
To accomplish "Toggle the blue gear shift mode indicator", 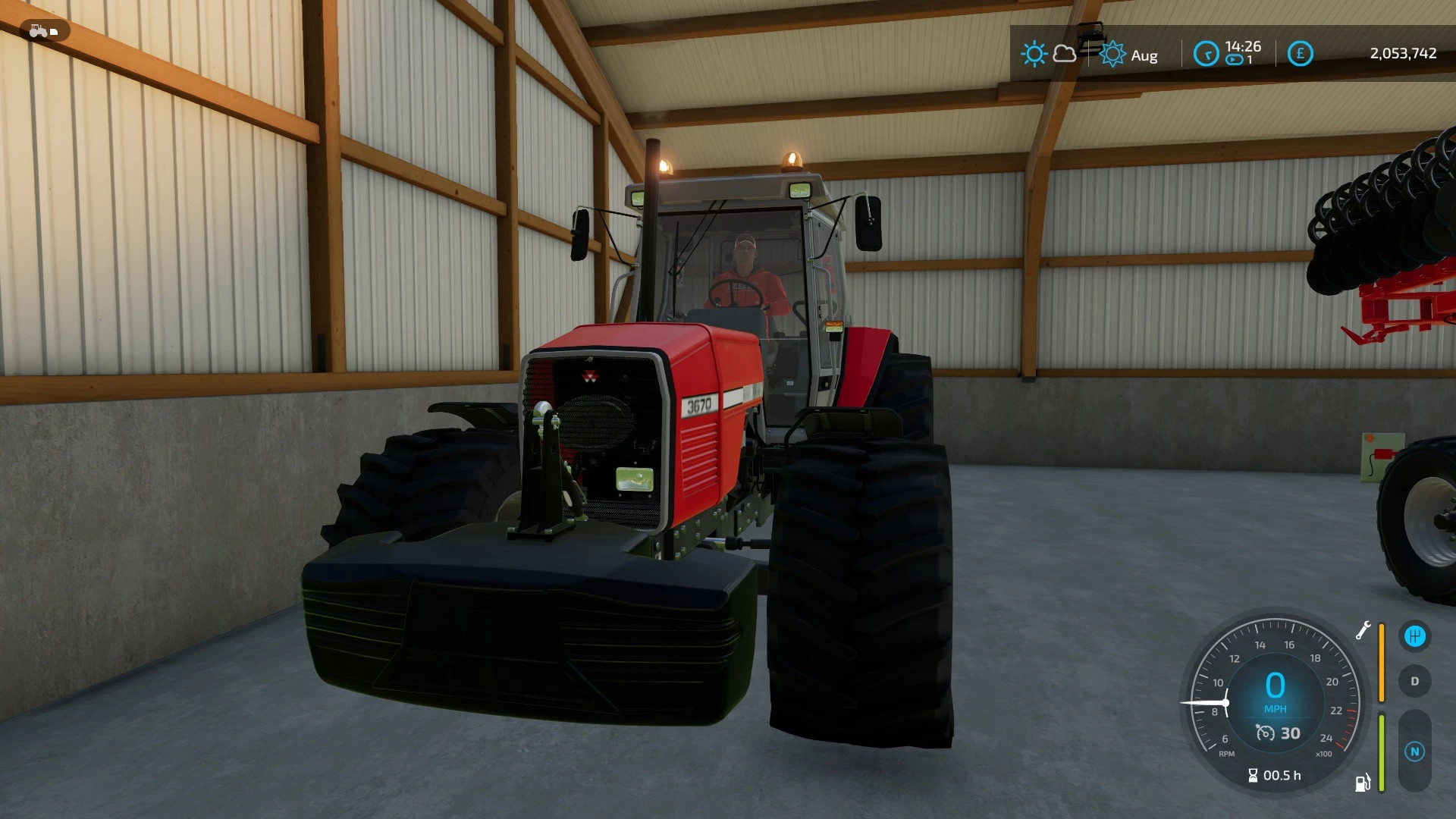I will click(1414, 636).
